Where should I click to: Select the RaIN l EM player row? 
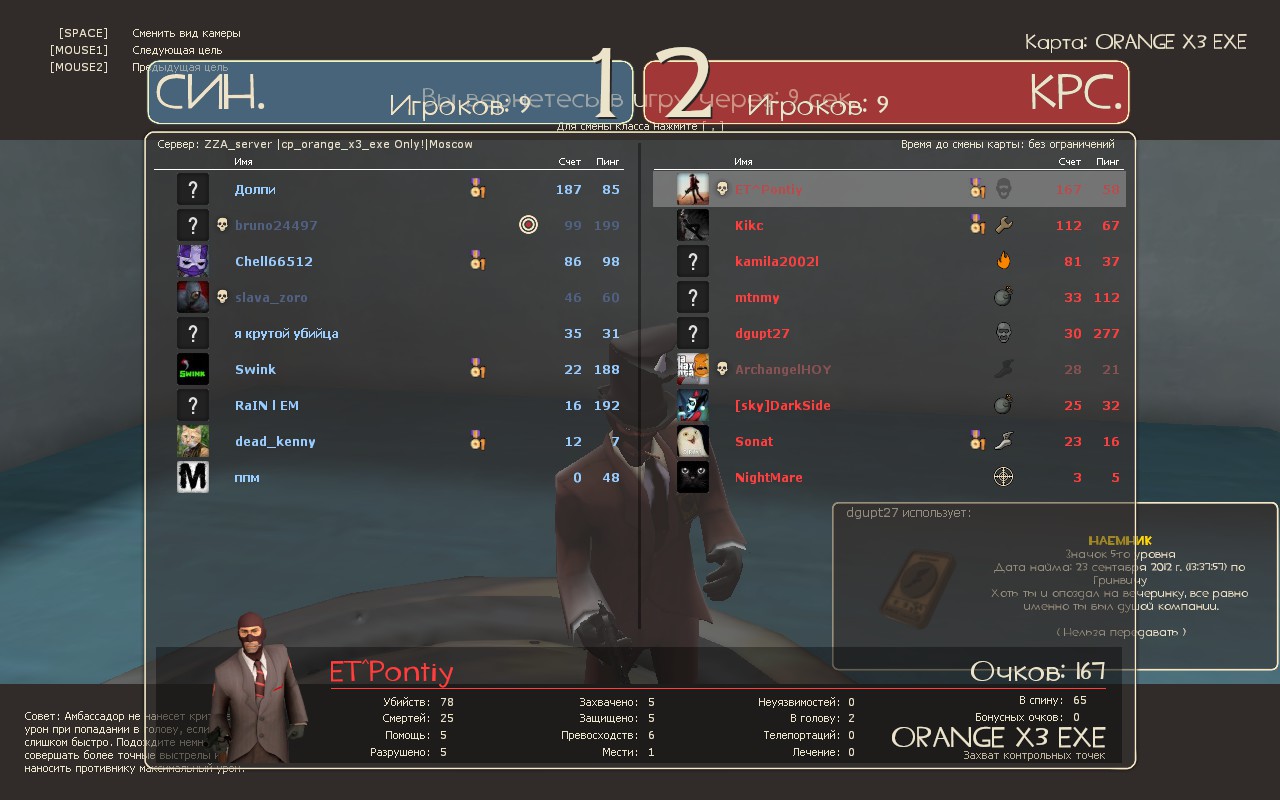pyautogui.click(x=267, y=406)
